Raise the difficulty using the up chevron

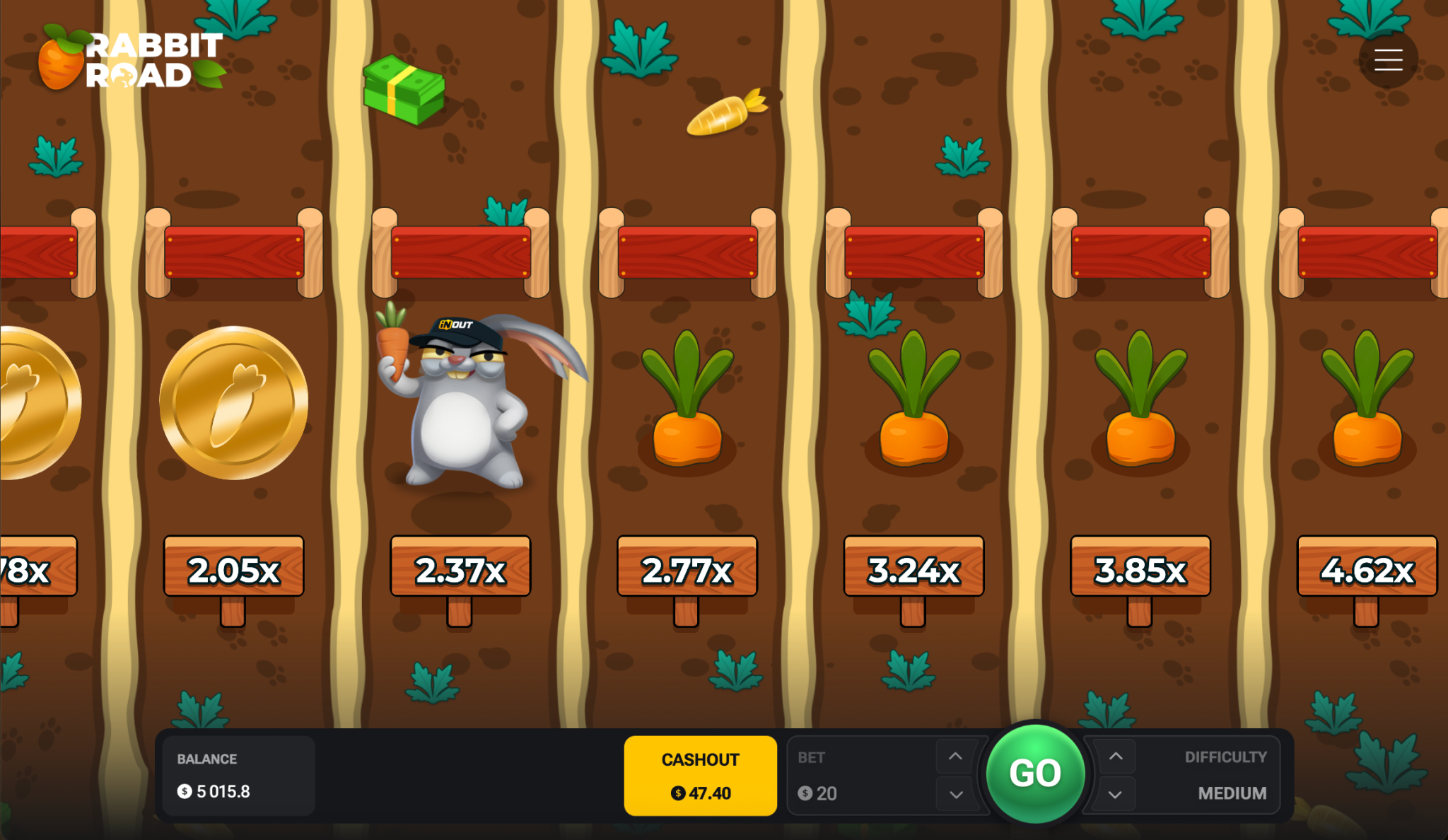click(1116, 756)
